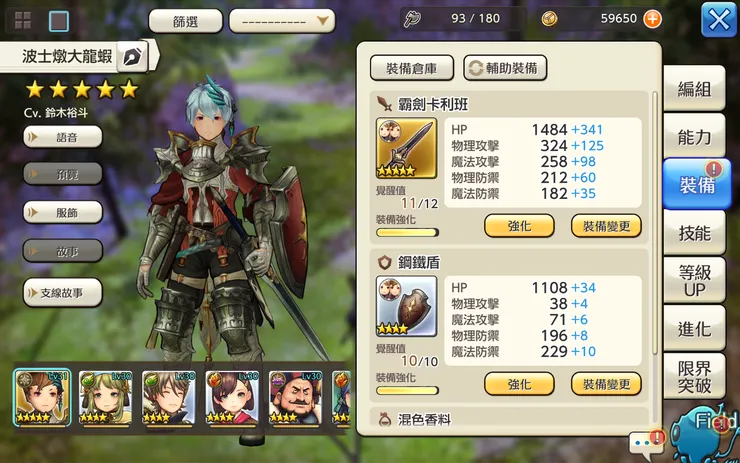Screen dimensions: 740x463
Task: Open the 服飾 costume menu
Action: [62, 212]
